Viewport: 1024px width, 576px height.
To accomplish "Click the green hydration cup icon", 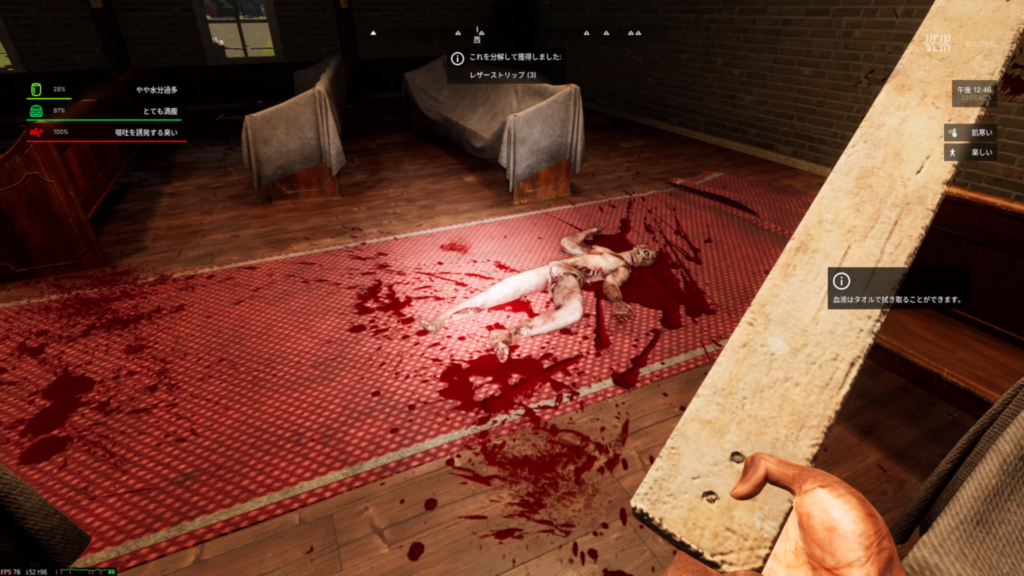I will (37, 89).
